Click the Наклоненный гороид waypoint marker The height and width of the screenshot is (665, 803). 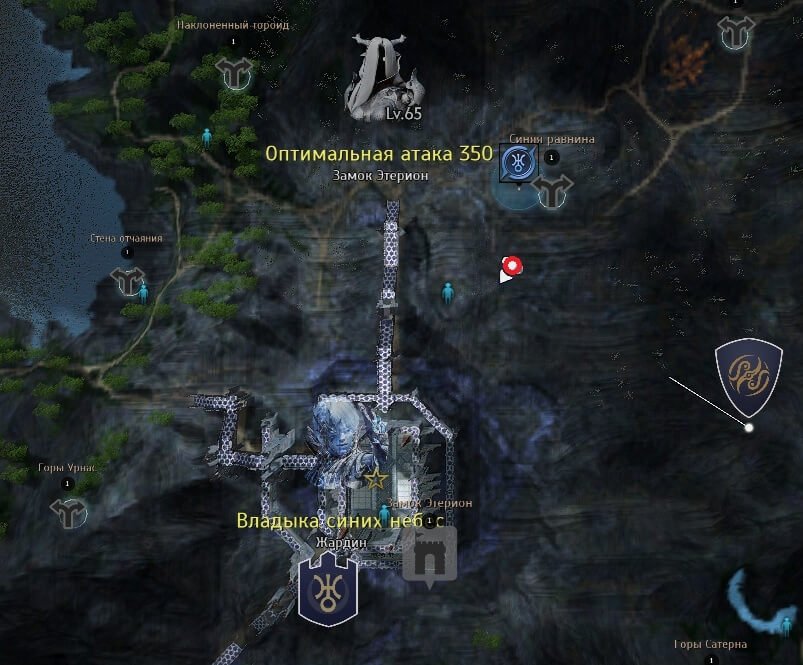click(x=235, y=70)
